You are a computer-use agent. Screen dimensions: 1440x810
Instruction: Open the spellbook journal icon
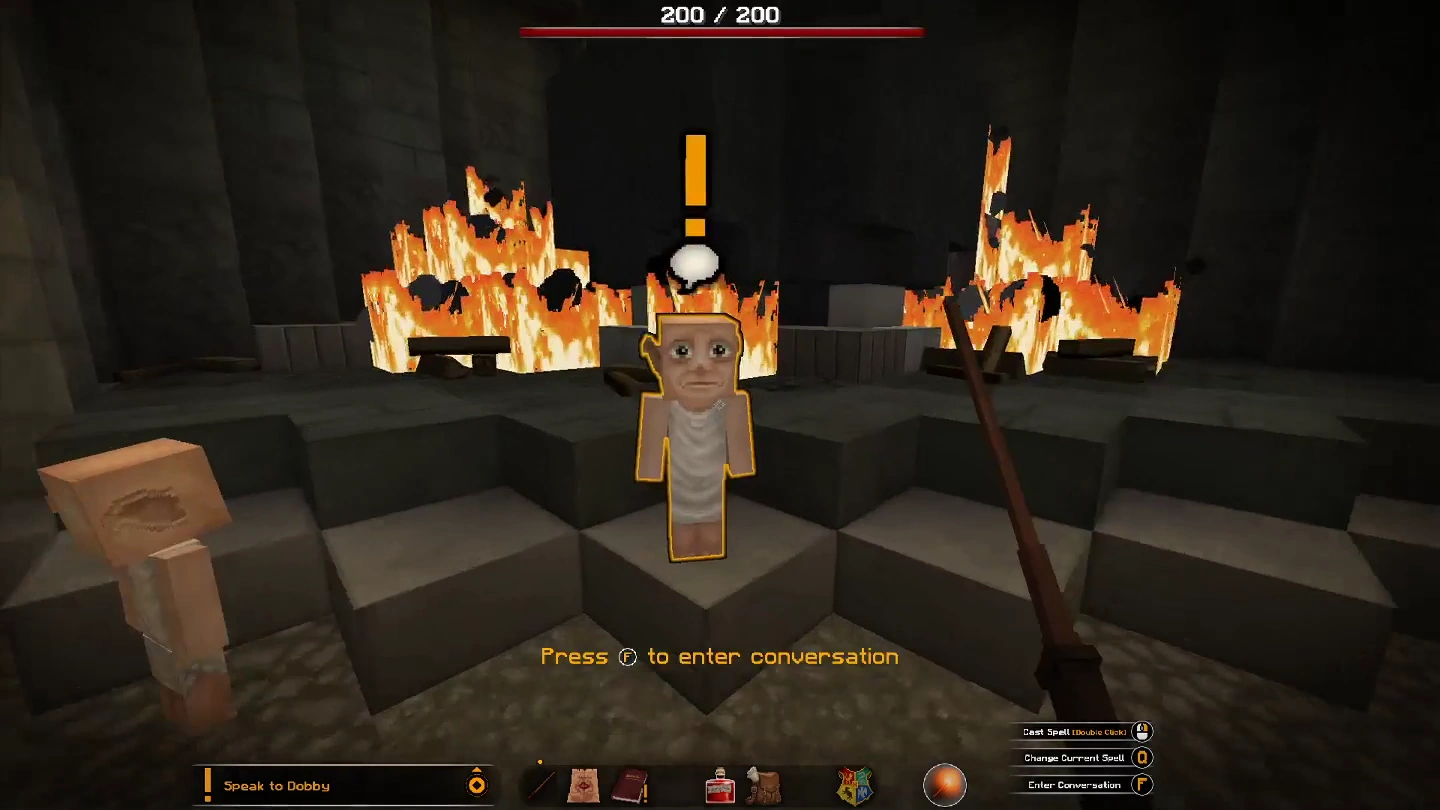click(629, 785)
